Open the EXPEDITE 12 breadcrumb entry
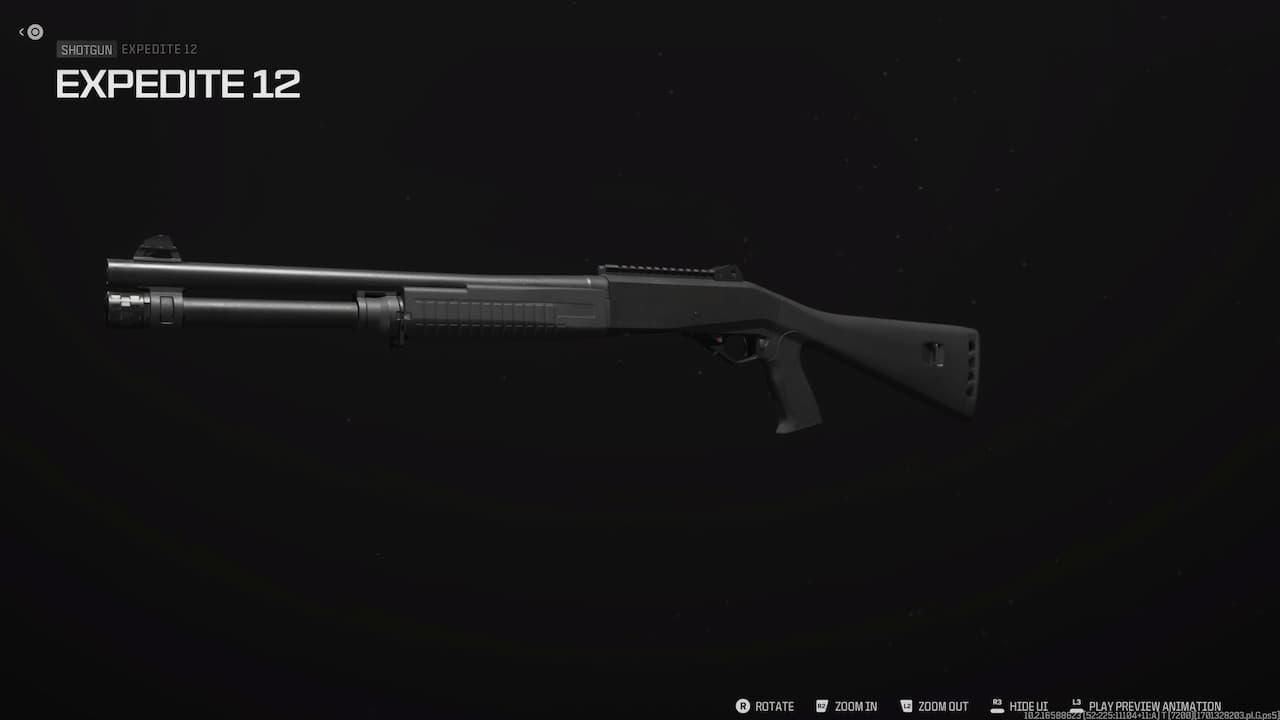1280x720 pixels. [x=158, y=49]
